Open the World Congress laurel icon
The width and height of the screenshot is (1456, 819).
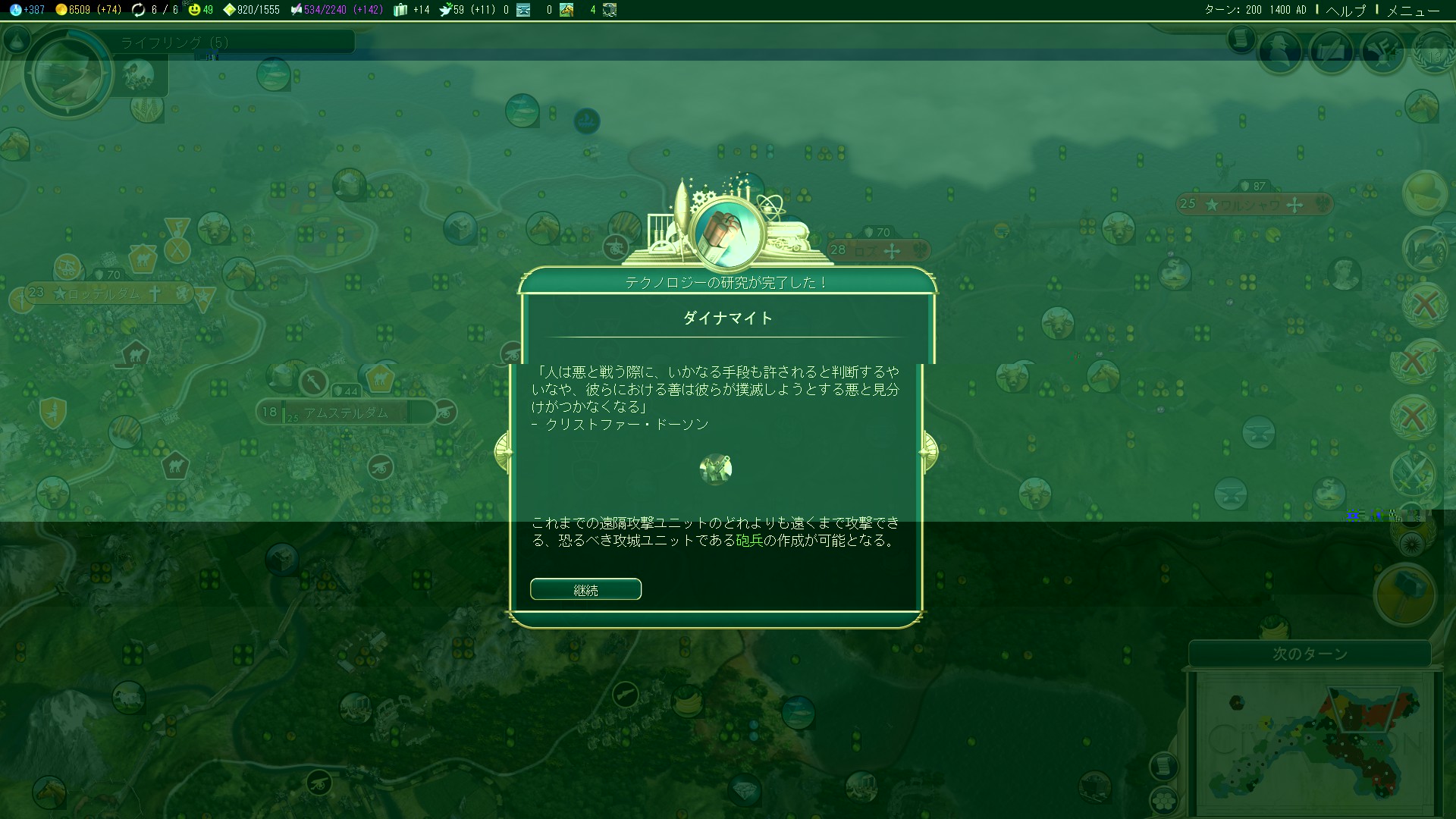tap(1434, 52)
